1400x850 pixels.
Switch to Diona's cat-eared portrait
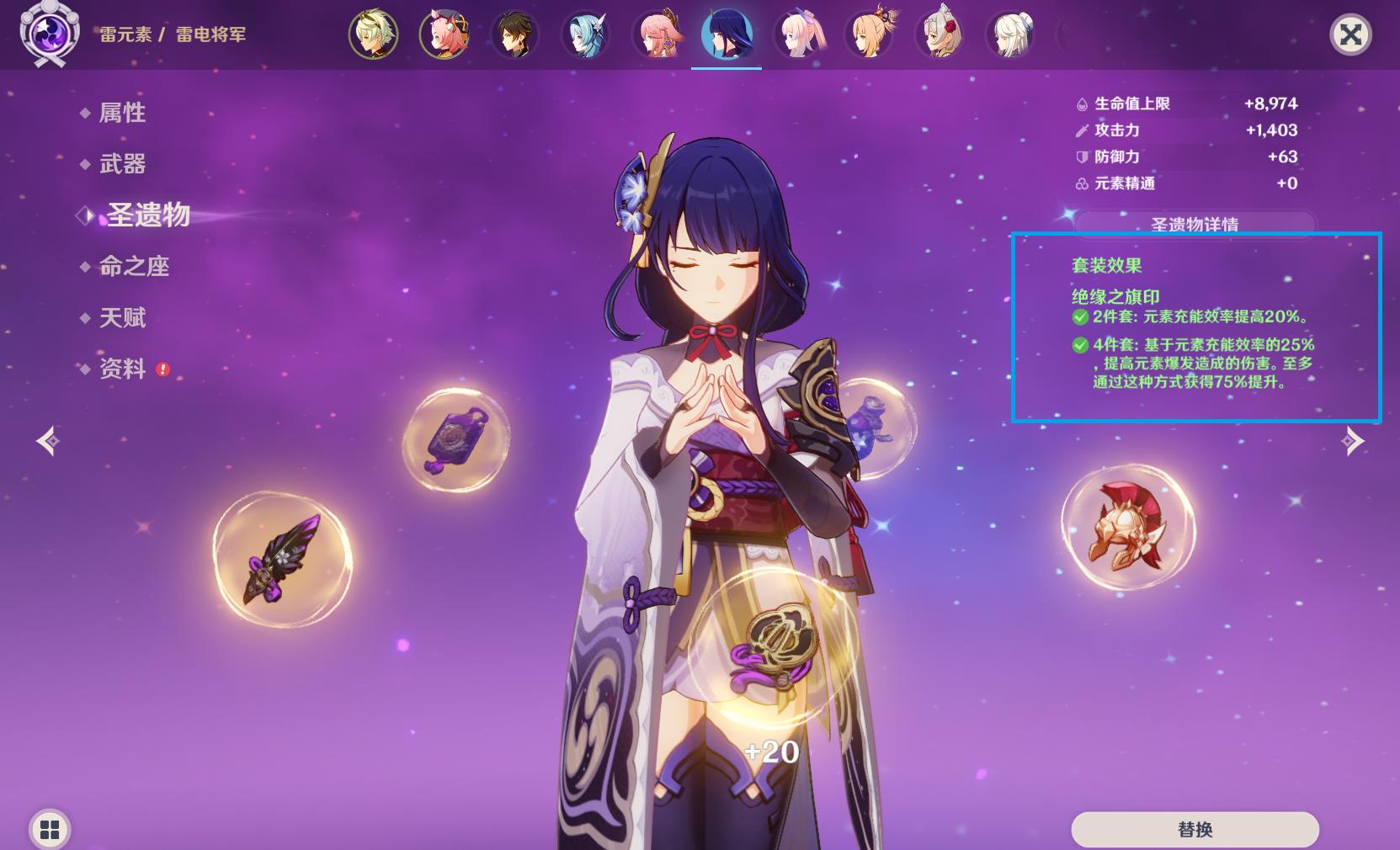pyautogui.click(x=444, y=35)
